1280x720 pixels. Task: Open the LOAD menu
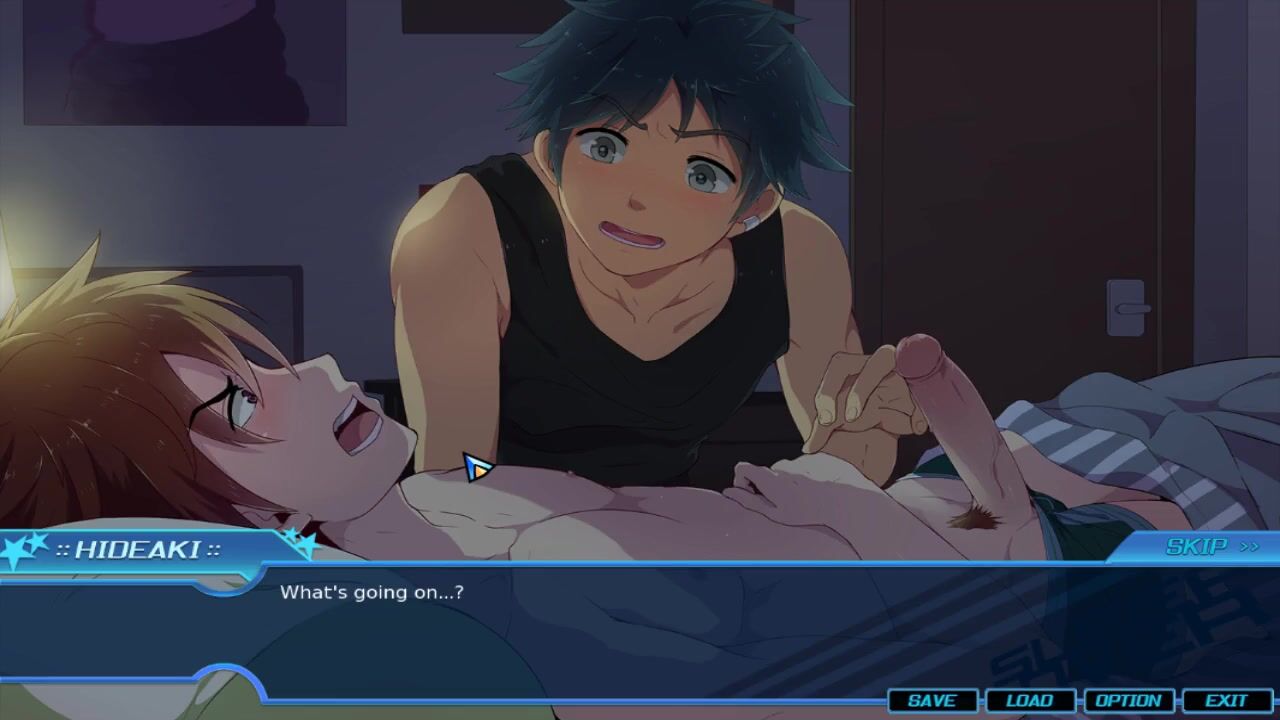point(1029,701)
